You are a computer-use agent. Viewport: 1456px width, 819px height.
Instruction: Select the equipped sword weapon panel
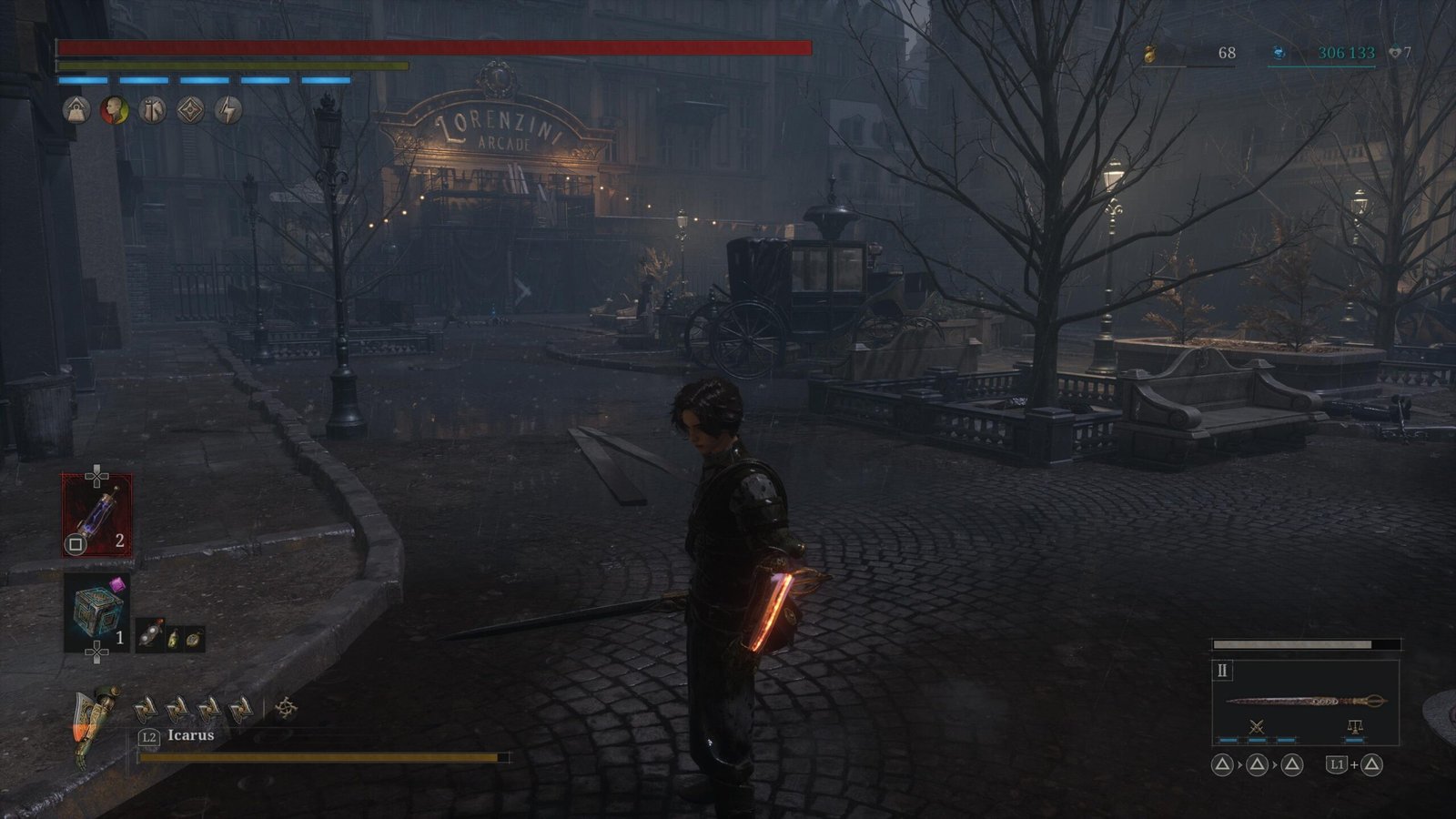tap(1305, 701)
